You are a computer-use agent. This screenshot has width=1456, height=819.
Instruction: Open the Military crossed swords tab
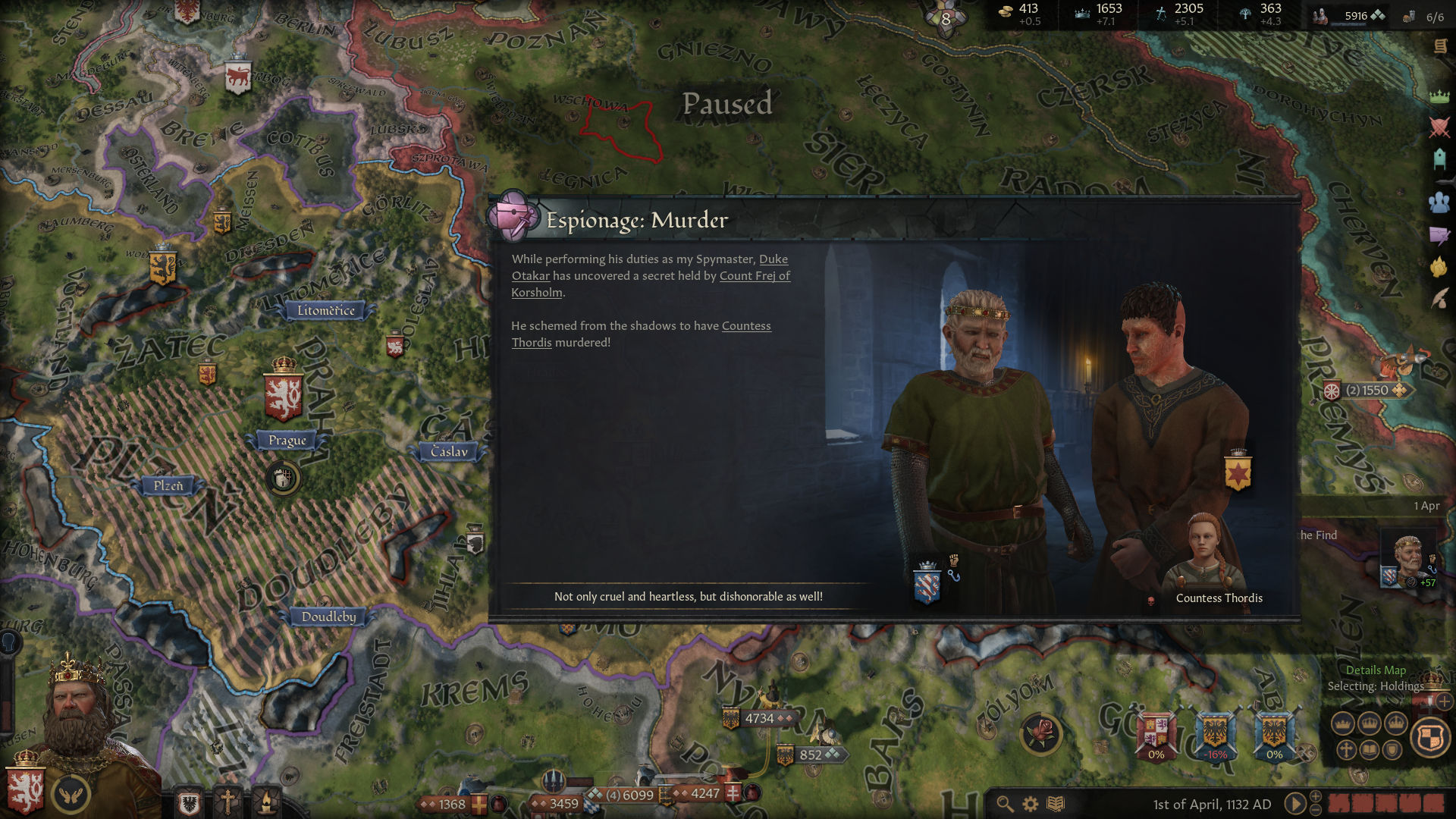(x=1439, y=127)
